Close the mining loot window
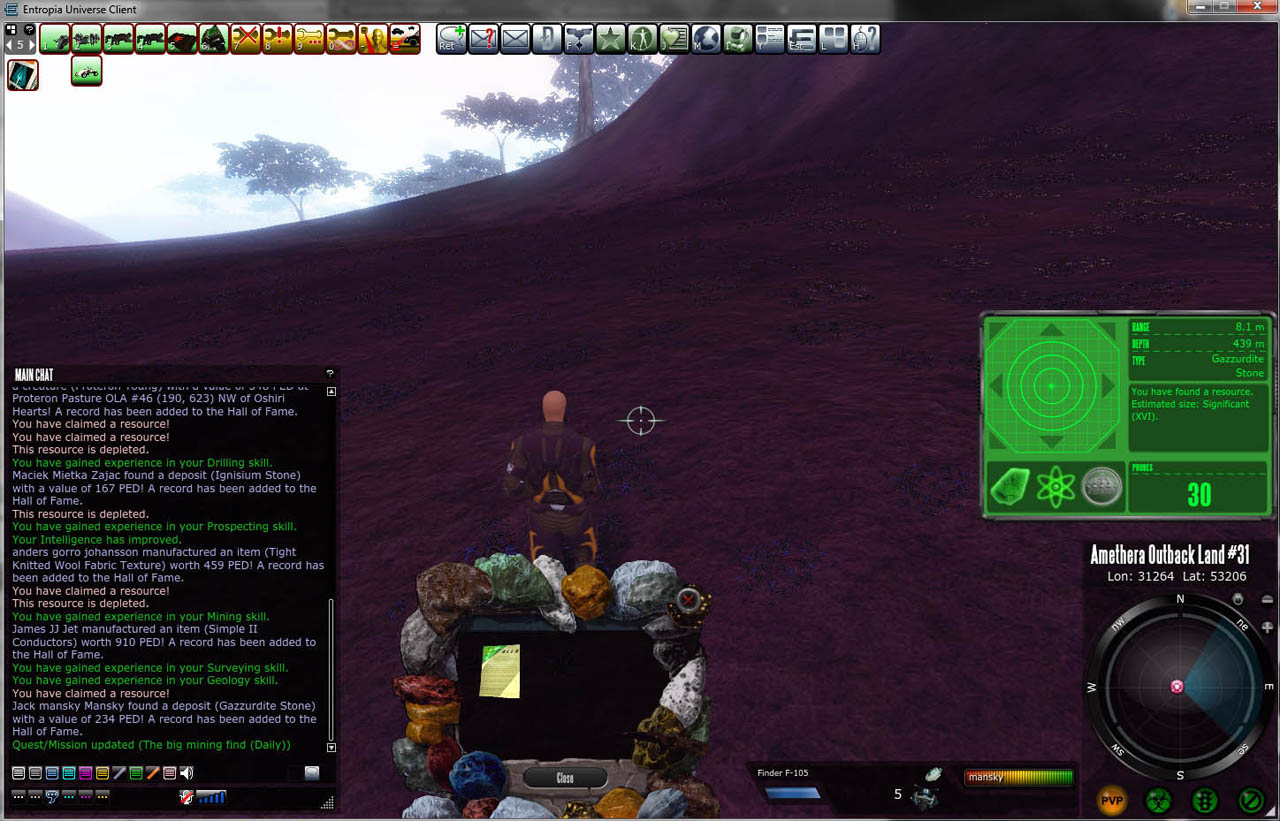The height and width of the screenshot is (821, 1280). coord(565,778)
